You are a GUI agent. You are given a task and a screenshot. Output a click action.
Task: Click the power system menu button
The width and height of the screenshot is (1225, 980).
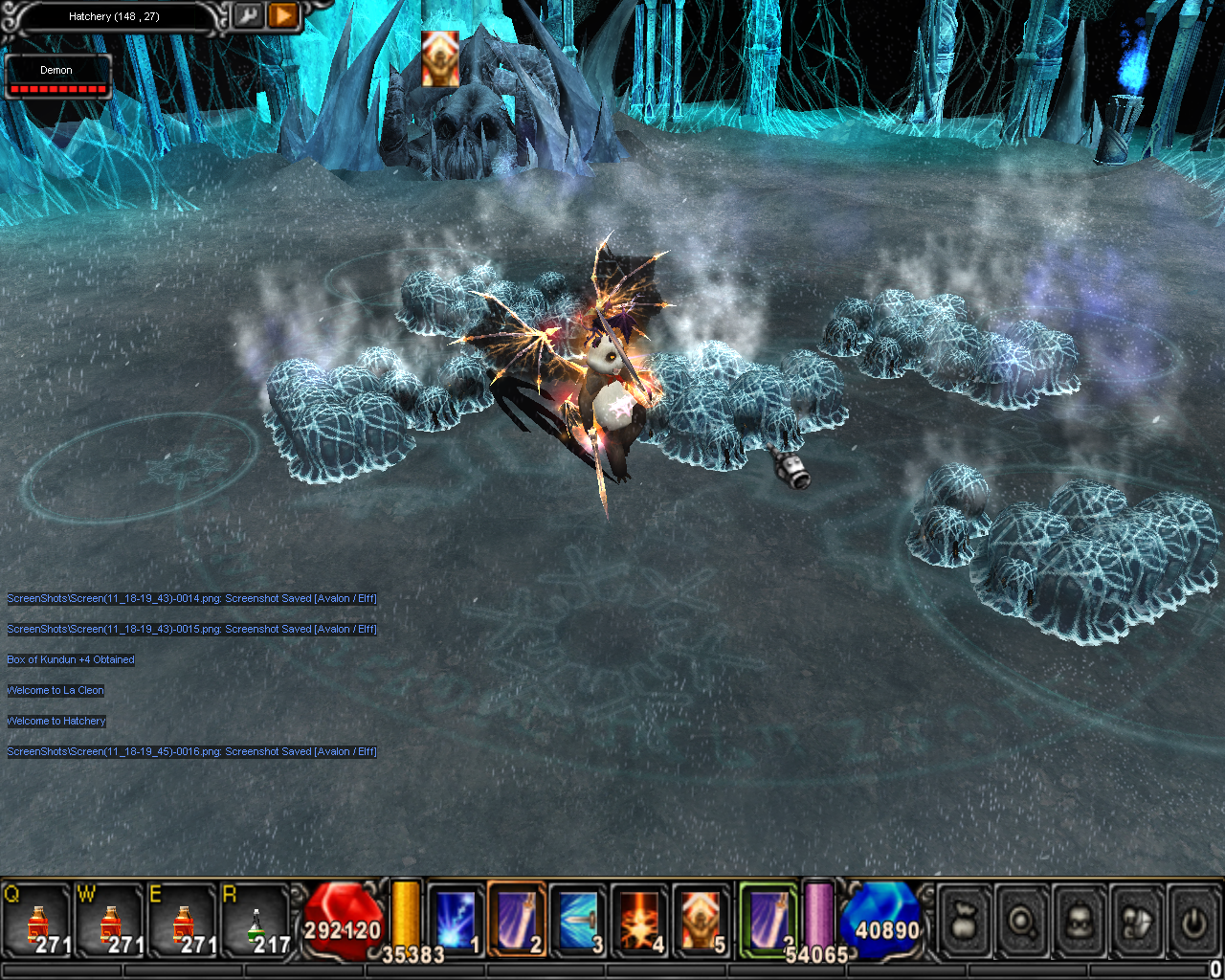tap(1192, 922)
